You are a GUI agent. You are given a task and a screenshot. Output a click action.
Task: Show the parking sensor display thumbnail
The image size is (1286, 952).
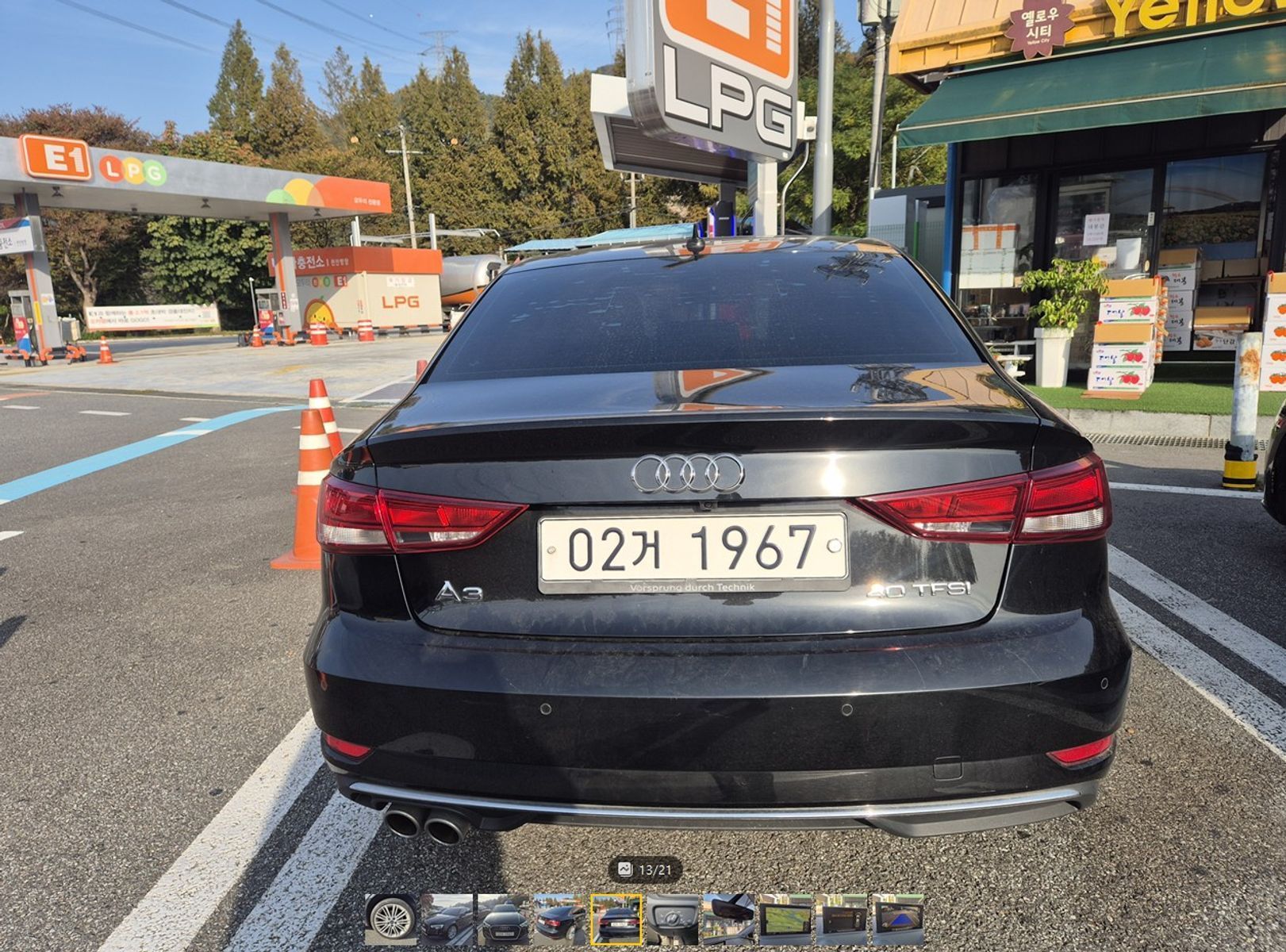[842, 919]
